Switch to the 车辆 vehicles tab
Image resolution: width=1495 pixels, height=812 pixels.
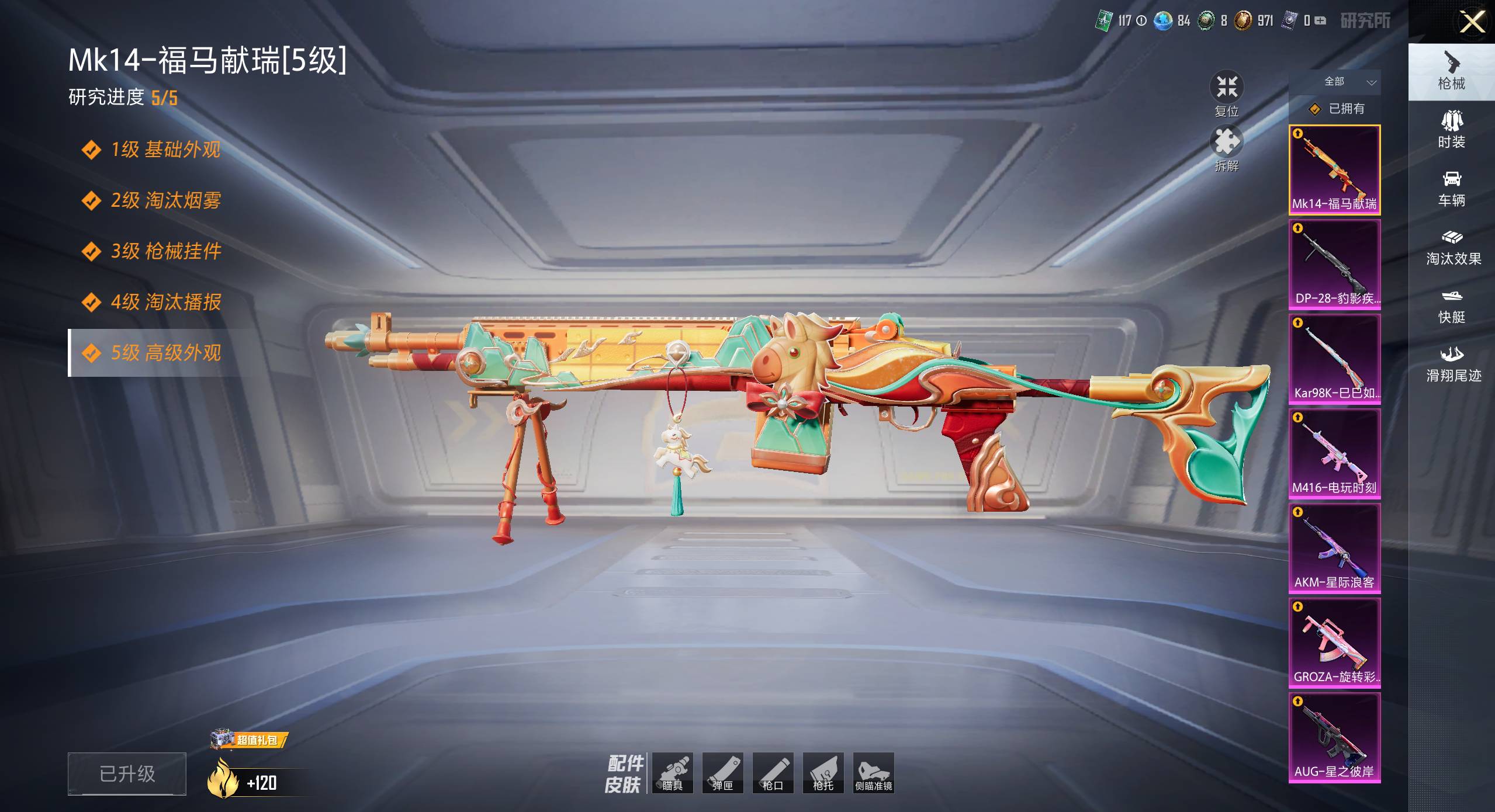1451,189
